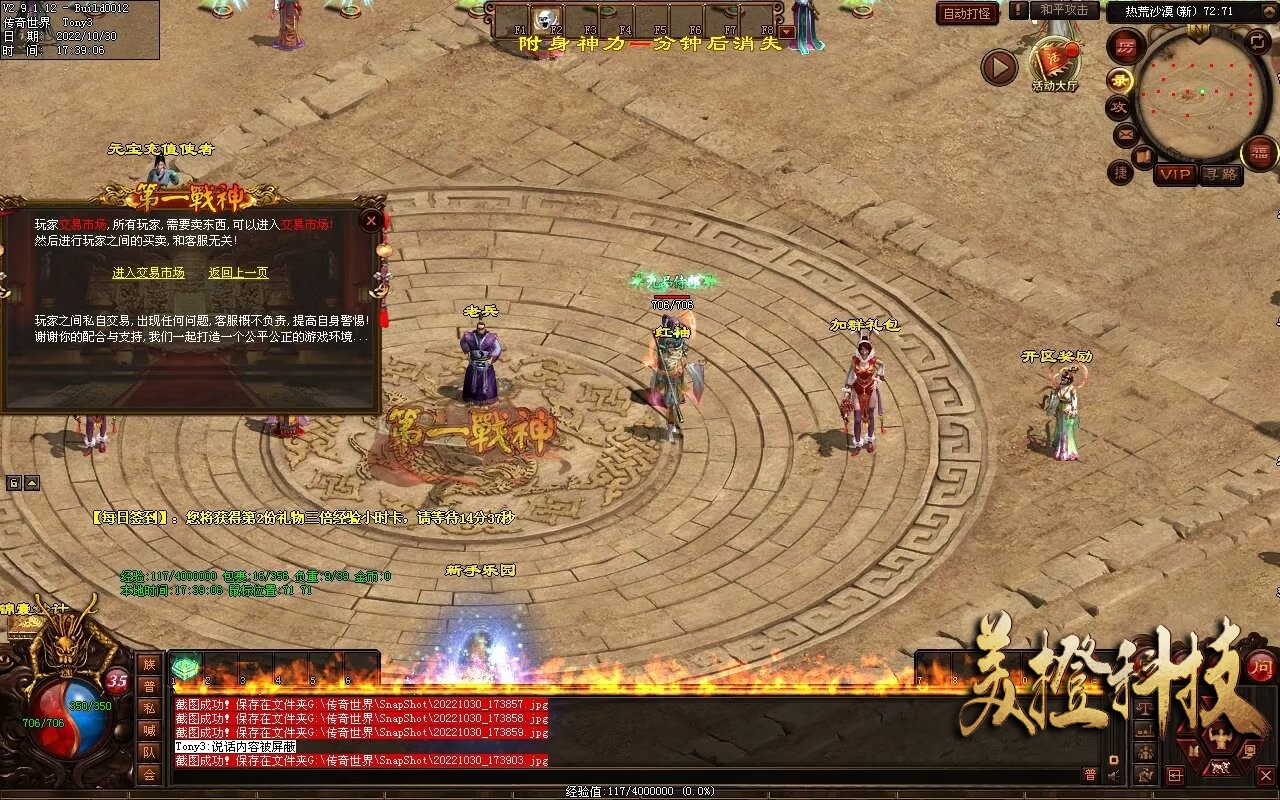This screenshot has width=1280, height=800.
Task: Switch chat to the 私 private channel
Action: click(x=149, y=709)
